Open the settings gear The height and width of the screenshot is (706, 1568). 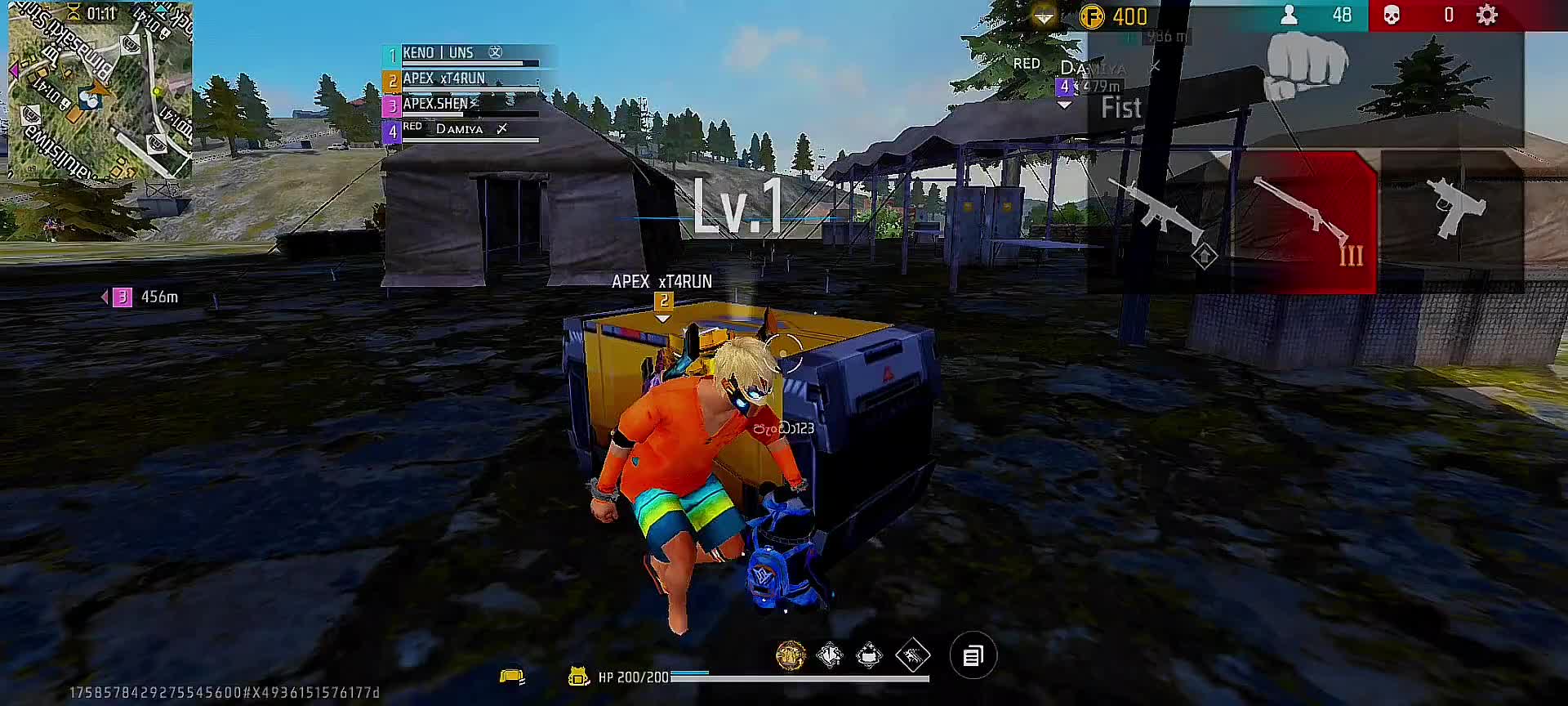tap(1487, 16)
